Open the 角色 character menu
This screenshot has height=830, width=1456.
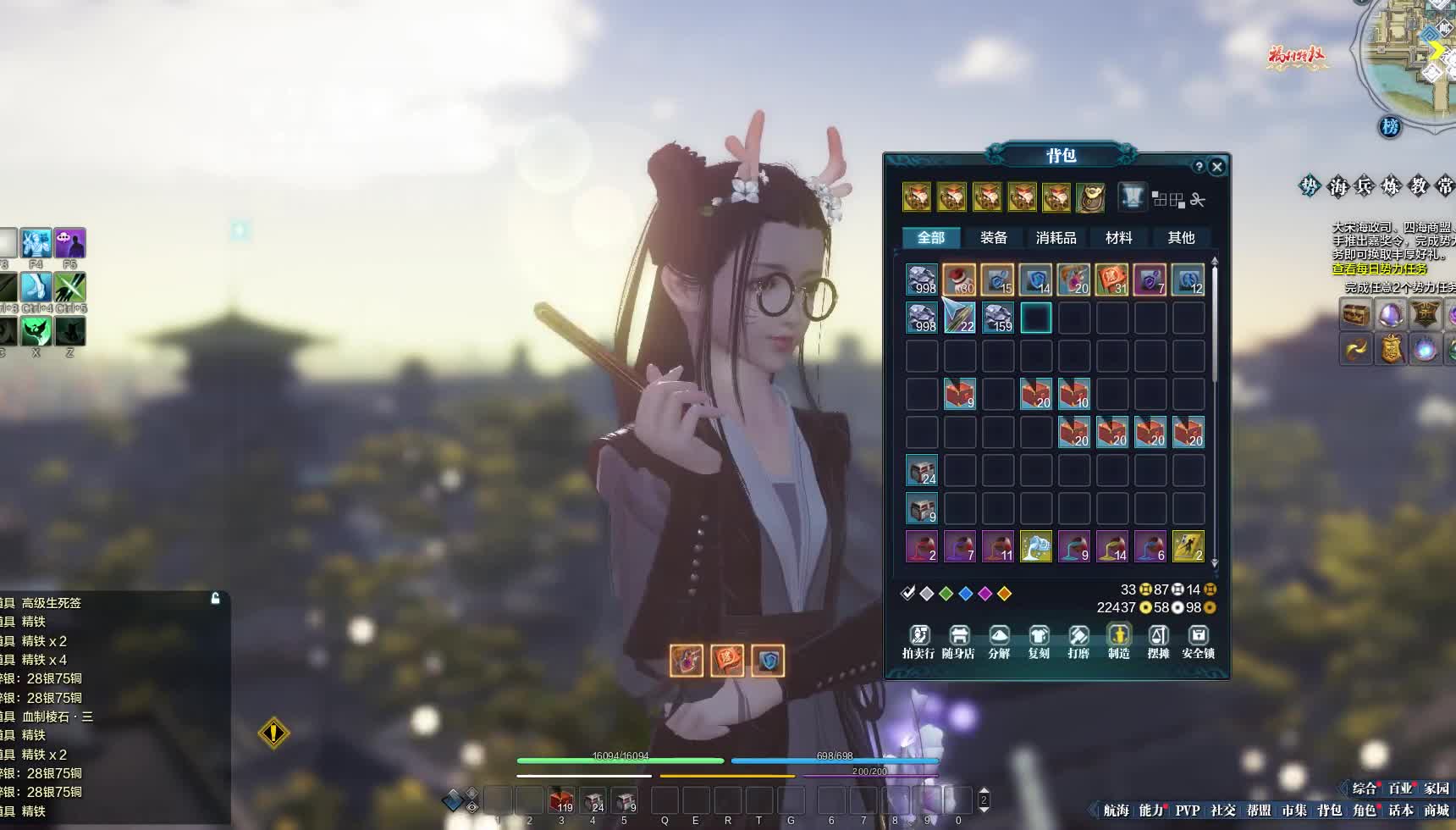click(x=1365, y=811)
